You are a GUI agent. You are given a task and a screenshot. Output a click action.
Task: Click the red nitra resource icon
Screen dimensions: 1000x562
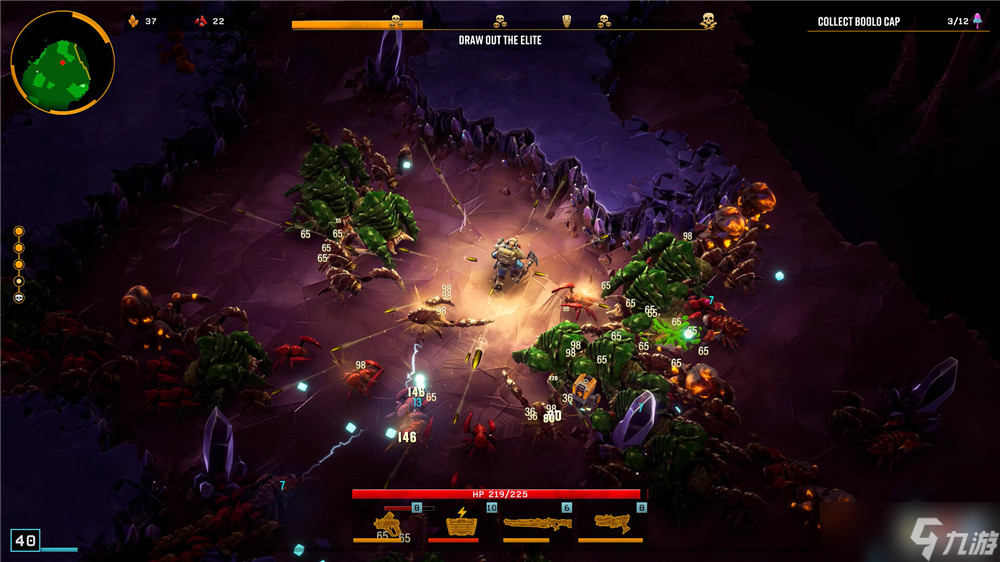[x=200, y=21]
